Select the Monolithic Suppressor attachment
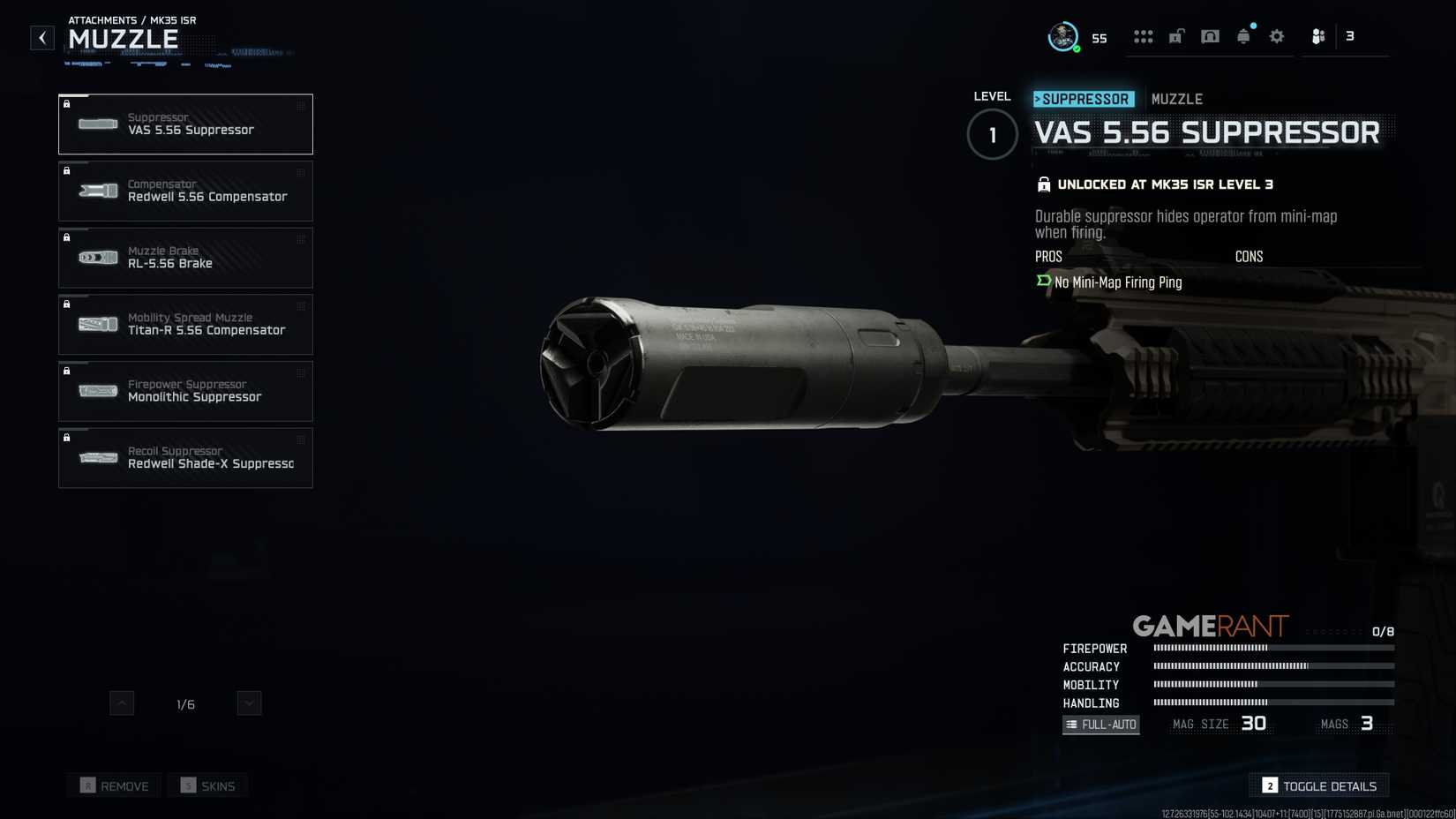 185,391
